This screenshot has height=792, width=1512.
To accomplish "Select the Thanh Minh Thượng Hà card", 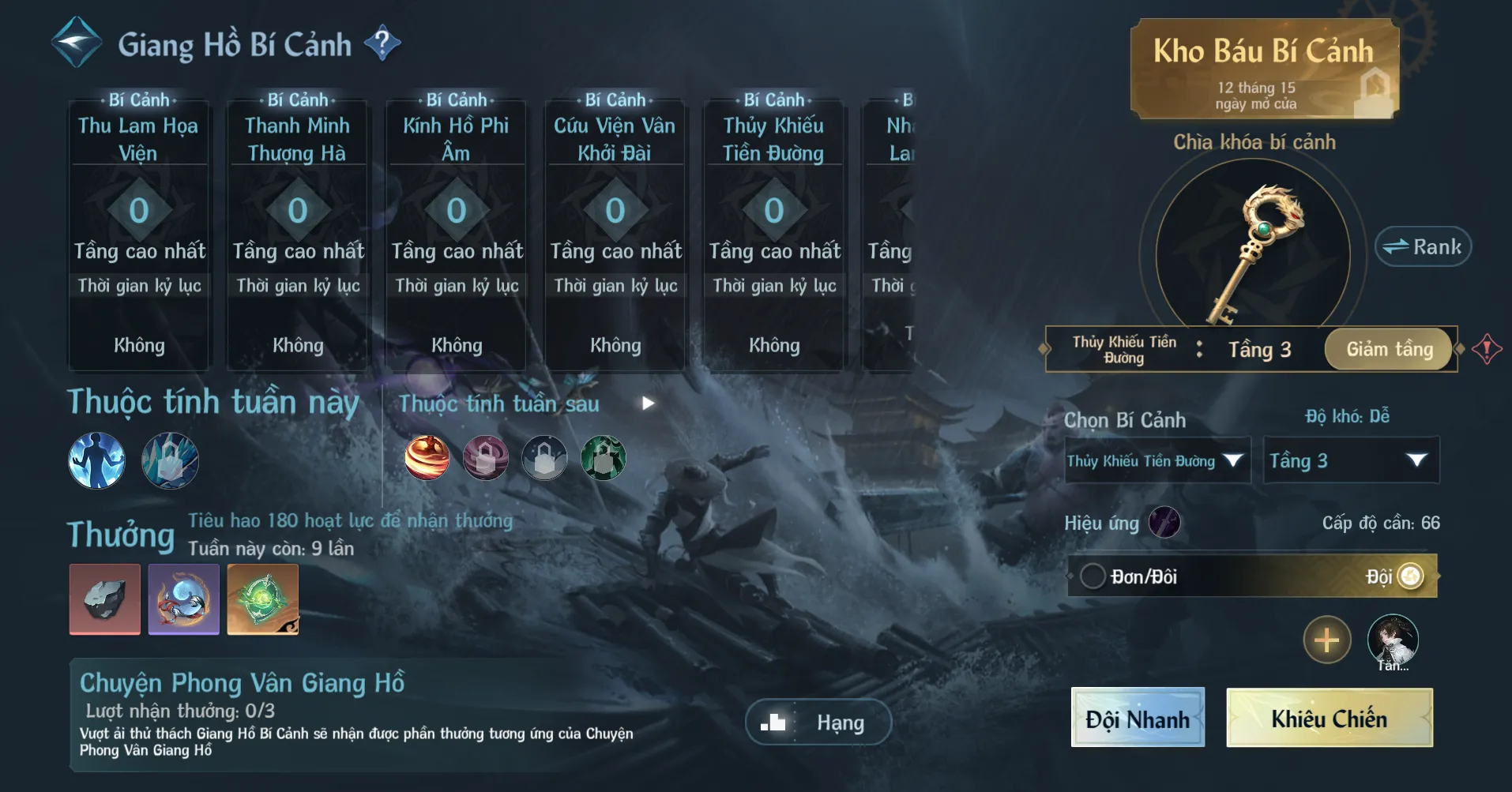I will pyautogui.click(x=297, y=235).
